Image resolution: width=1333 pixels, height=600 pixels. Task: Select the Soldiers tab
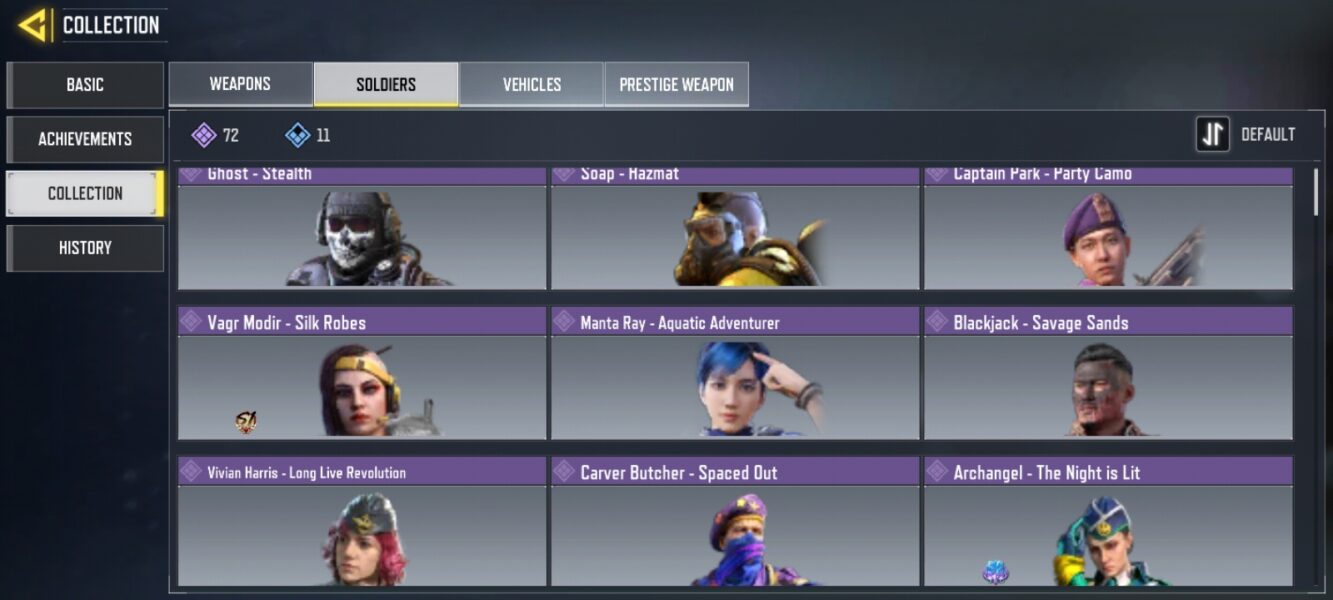[386, 84]
